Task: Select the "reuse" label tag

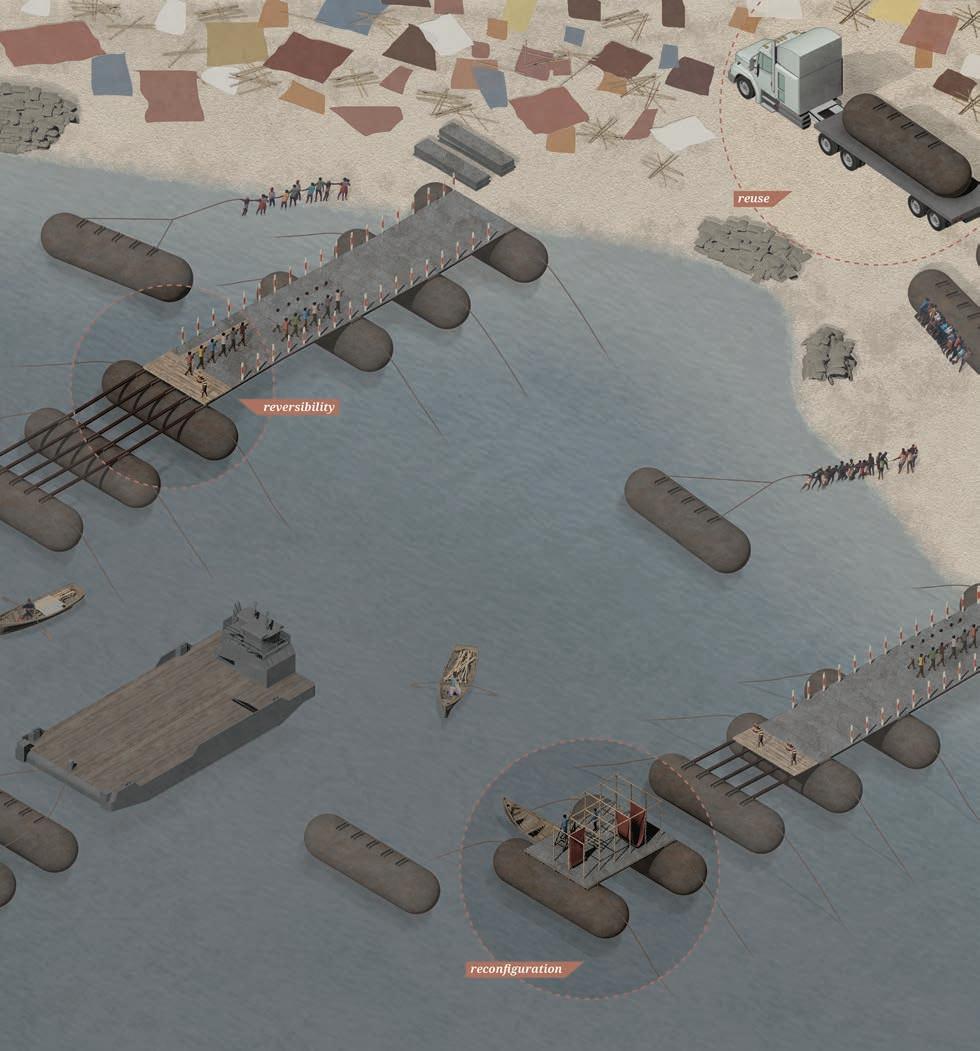Action: 757,199
